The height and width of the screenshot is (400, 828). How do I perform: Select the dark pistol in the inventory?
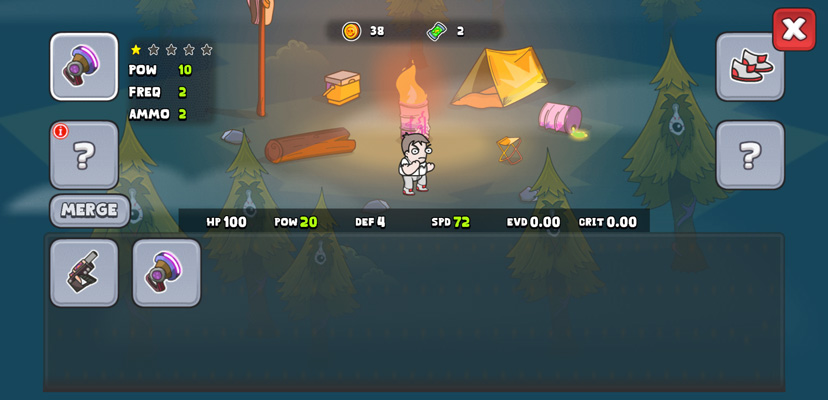(84, 272)
